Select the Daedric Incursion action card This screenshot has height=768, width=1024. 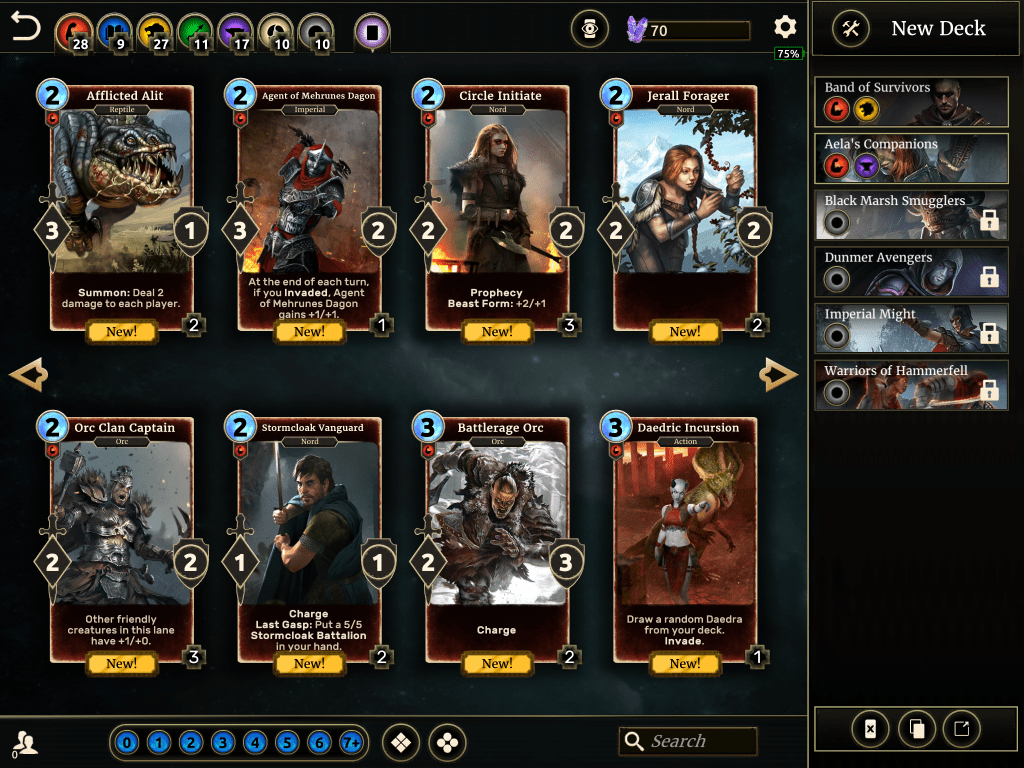[685, 538]
